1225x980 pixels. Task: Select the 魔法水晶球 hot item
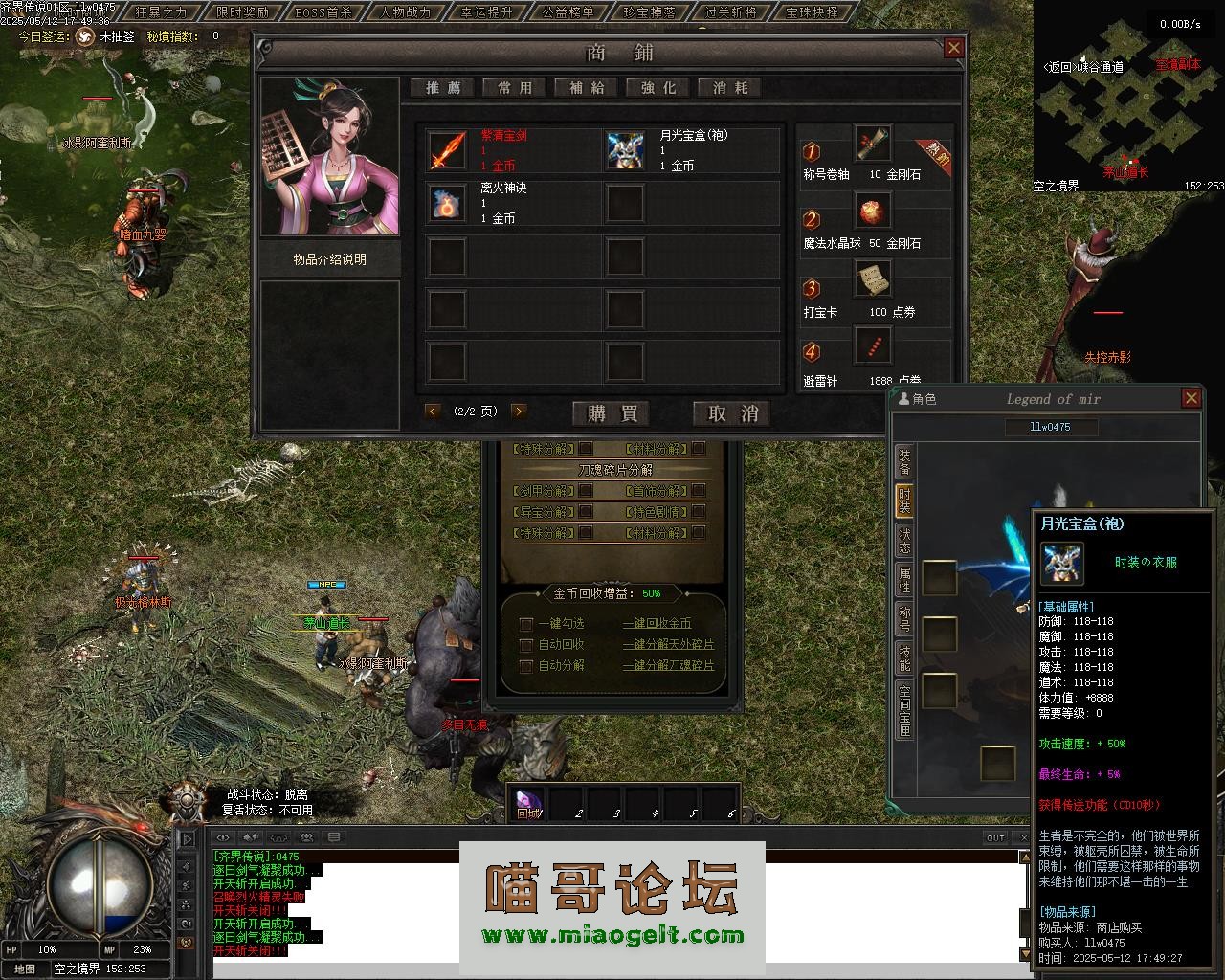pyautogui.click(x=871, y=212)
